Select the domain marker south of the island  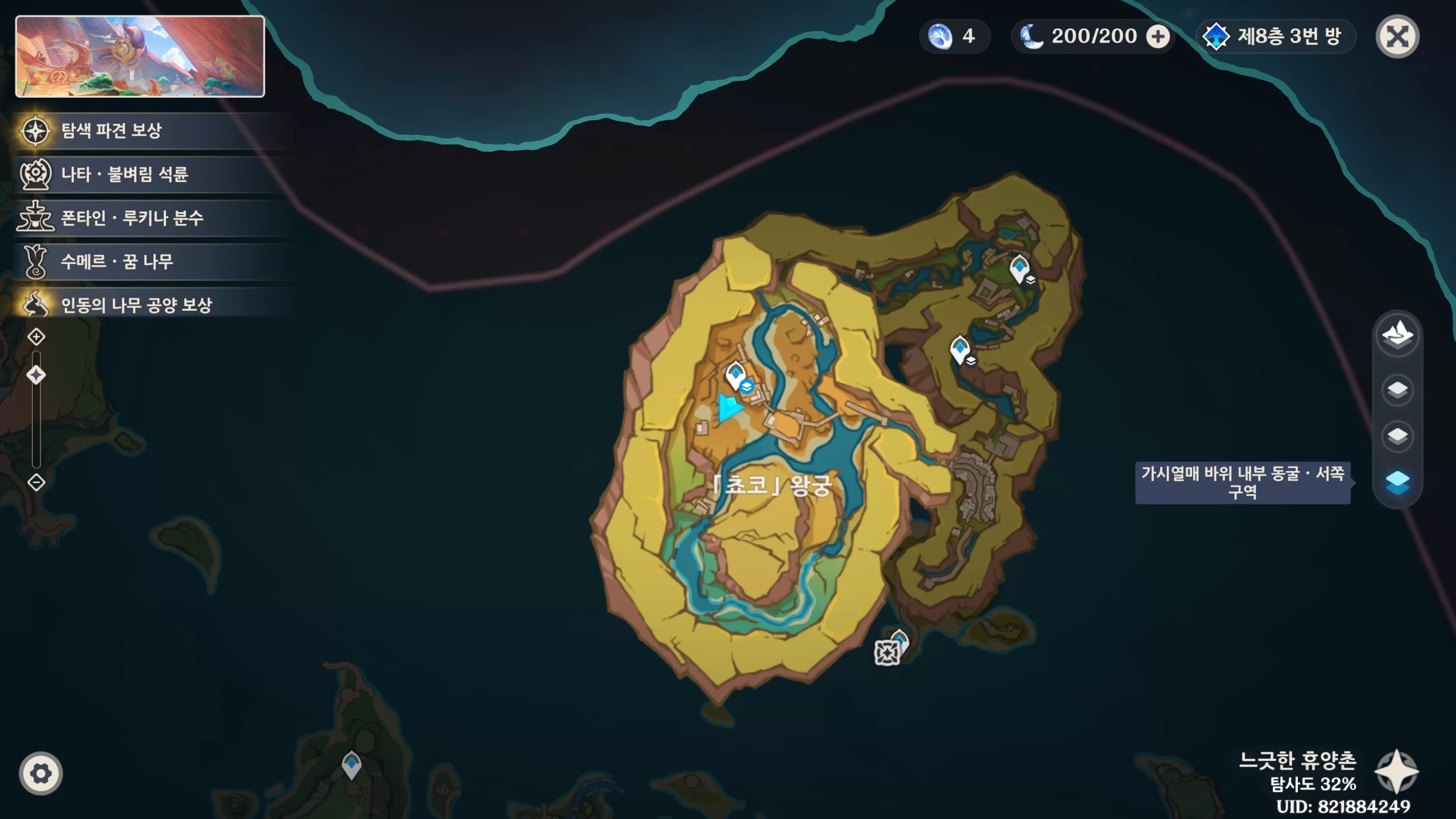(x=887, y=652)
